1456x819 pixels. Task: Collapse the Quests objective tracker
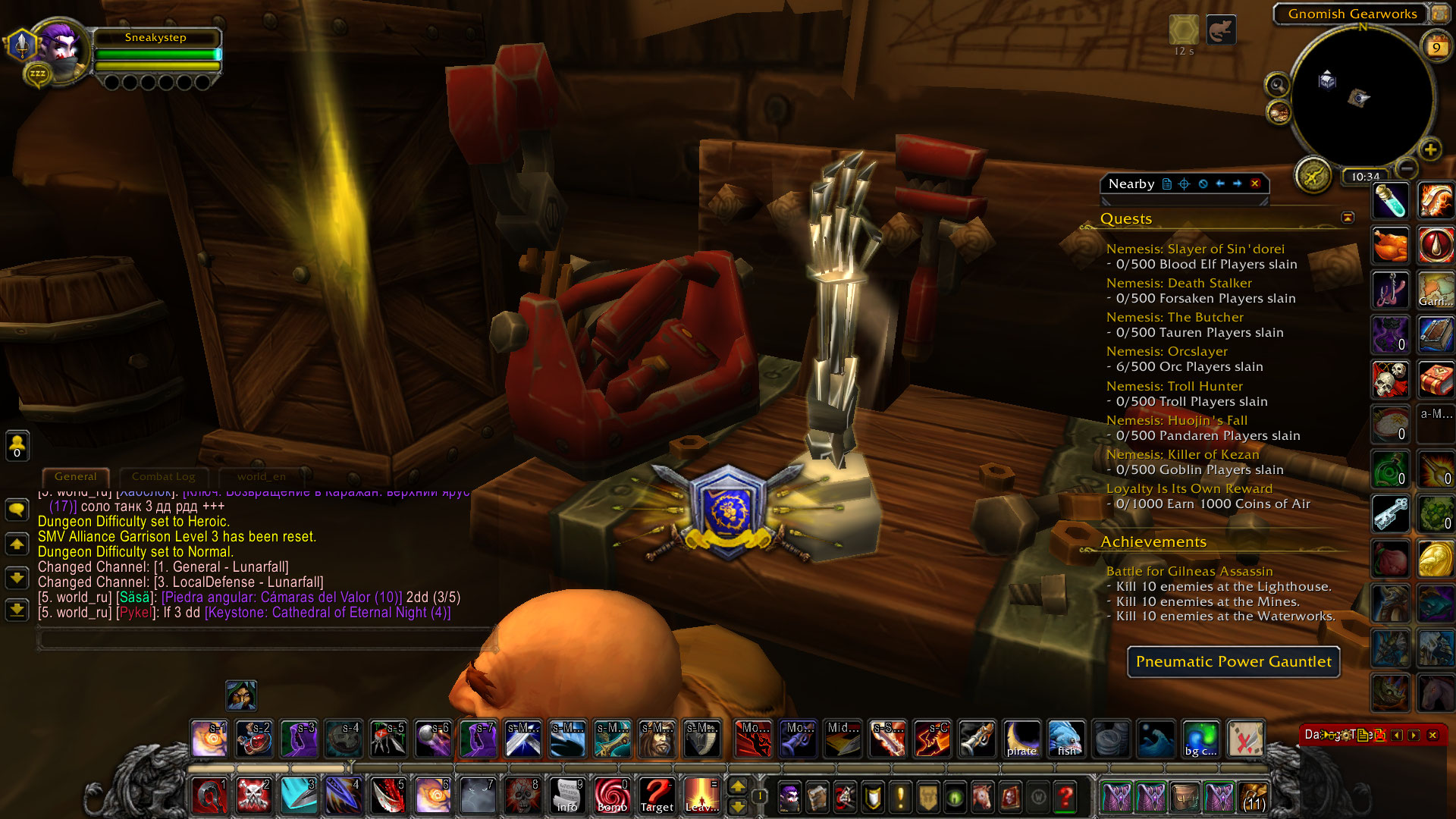(x=1348, y=218)
